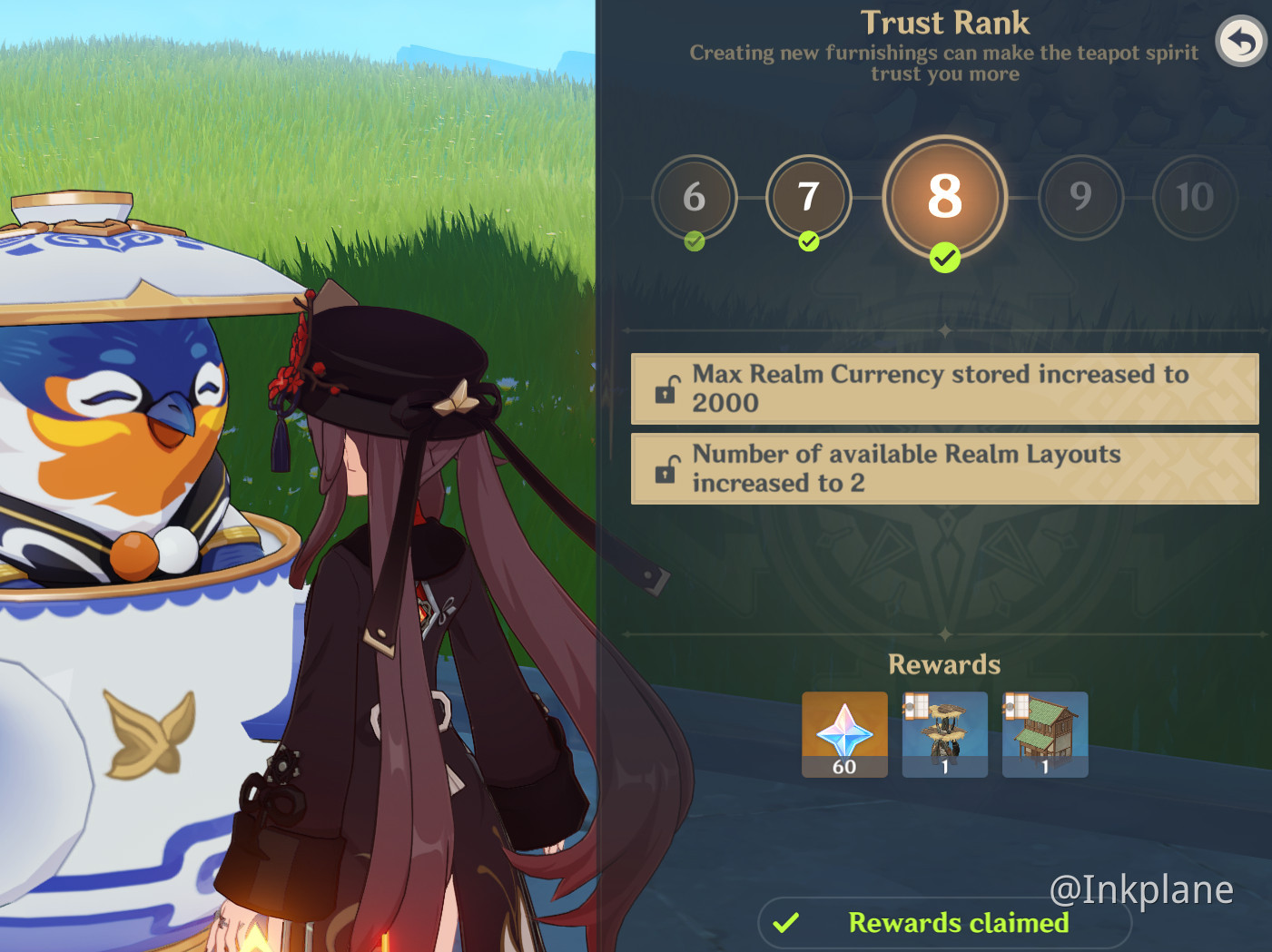Click the green checkmark under rank 6
The image size is (1272, 952).
coord(695,240)
